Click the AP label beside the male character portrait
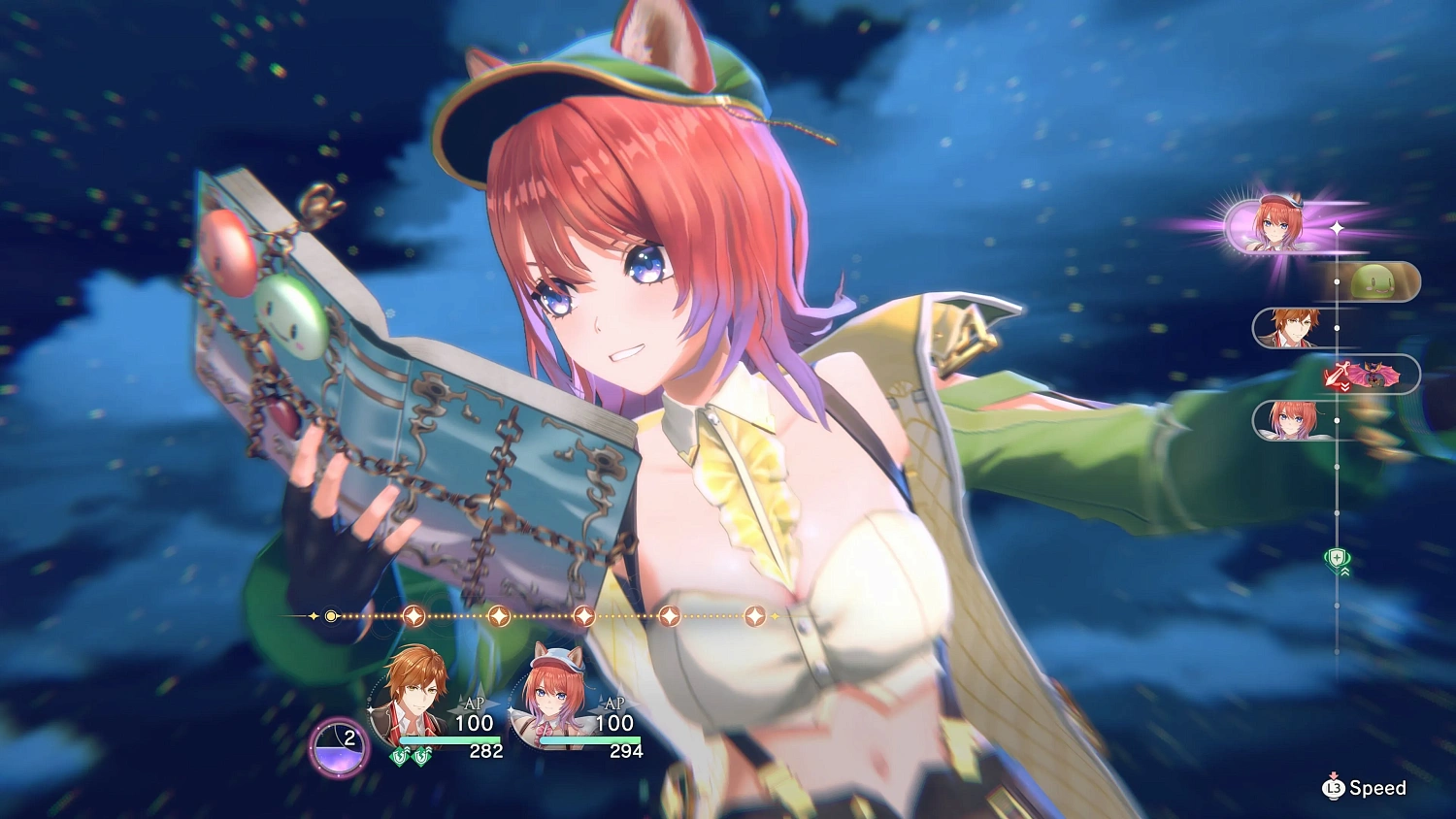The height and width of the screenshot is (819, 1456). coord(474,705)
